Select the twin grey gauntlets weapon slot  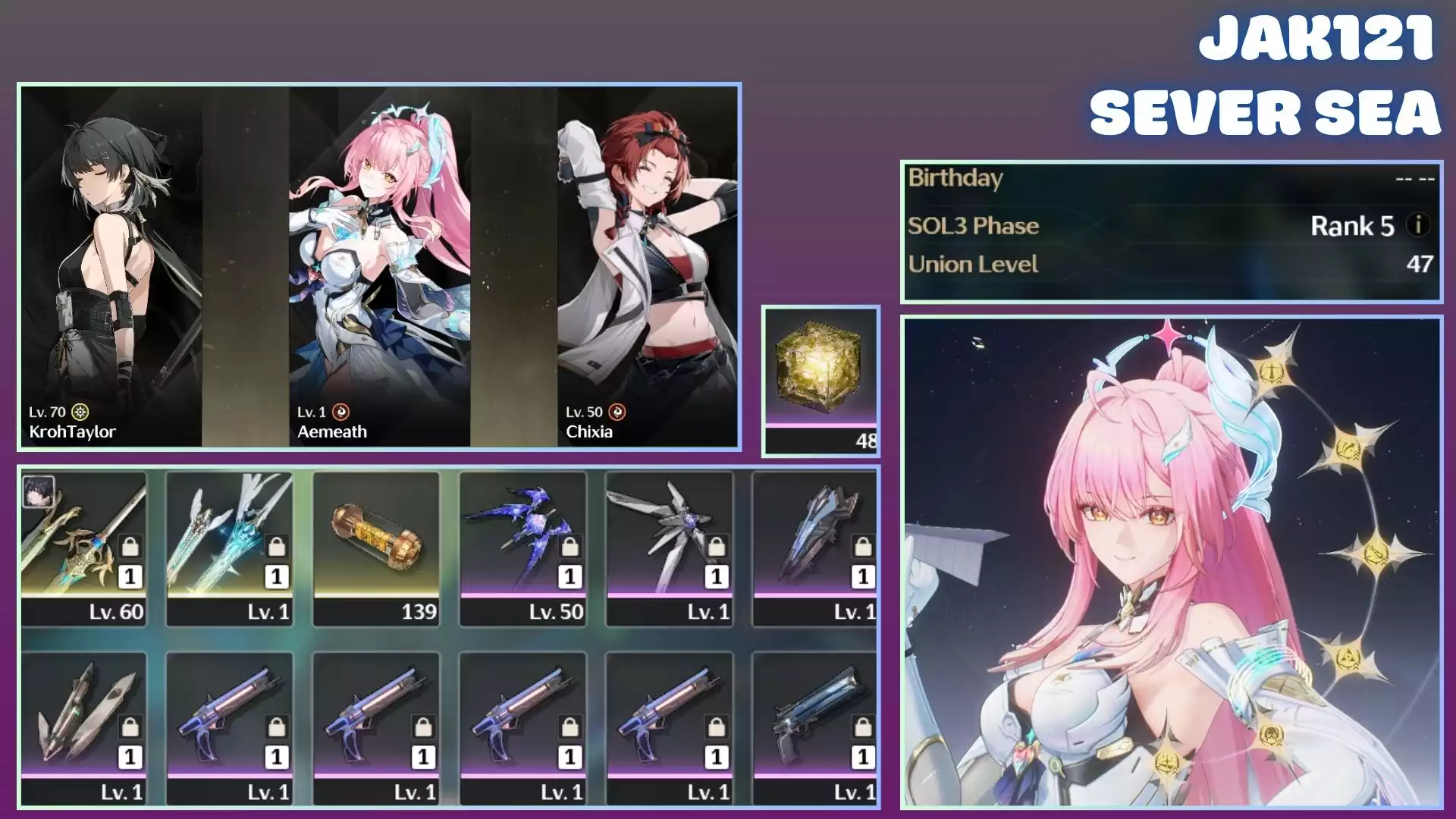83,726
